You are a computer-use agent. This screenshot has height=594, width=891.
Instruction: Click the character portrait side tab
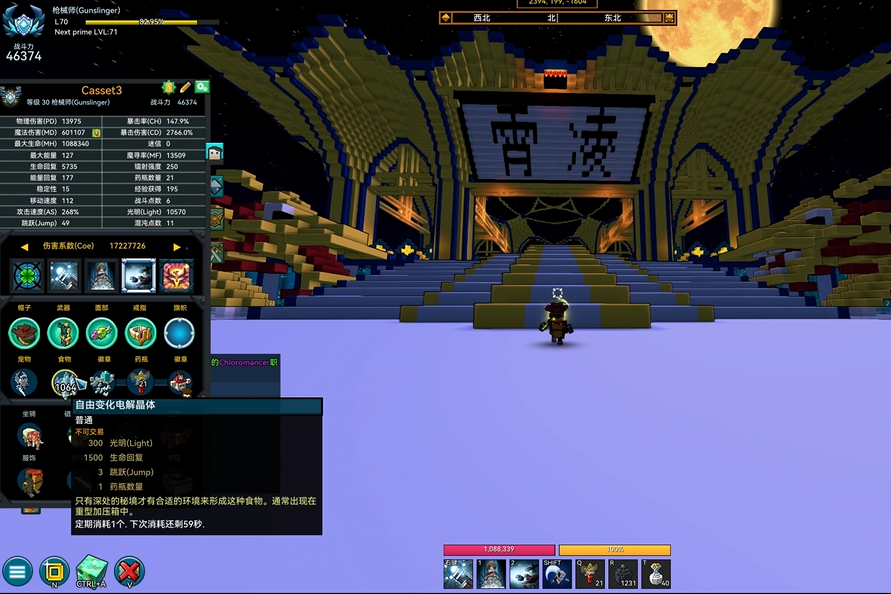pyautogui.click(x=214, y=153)
